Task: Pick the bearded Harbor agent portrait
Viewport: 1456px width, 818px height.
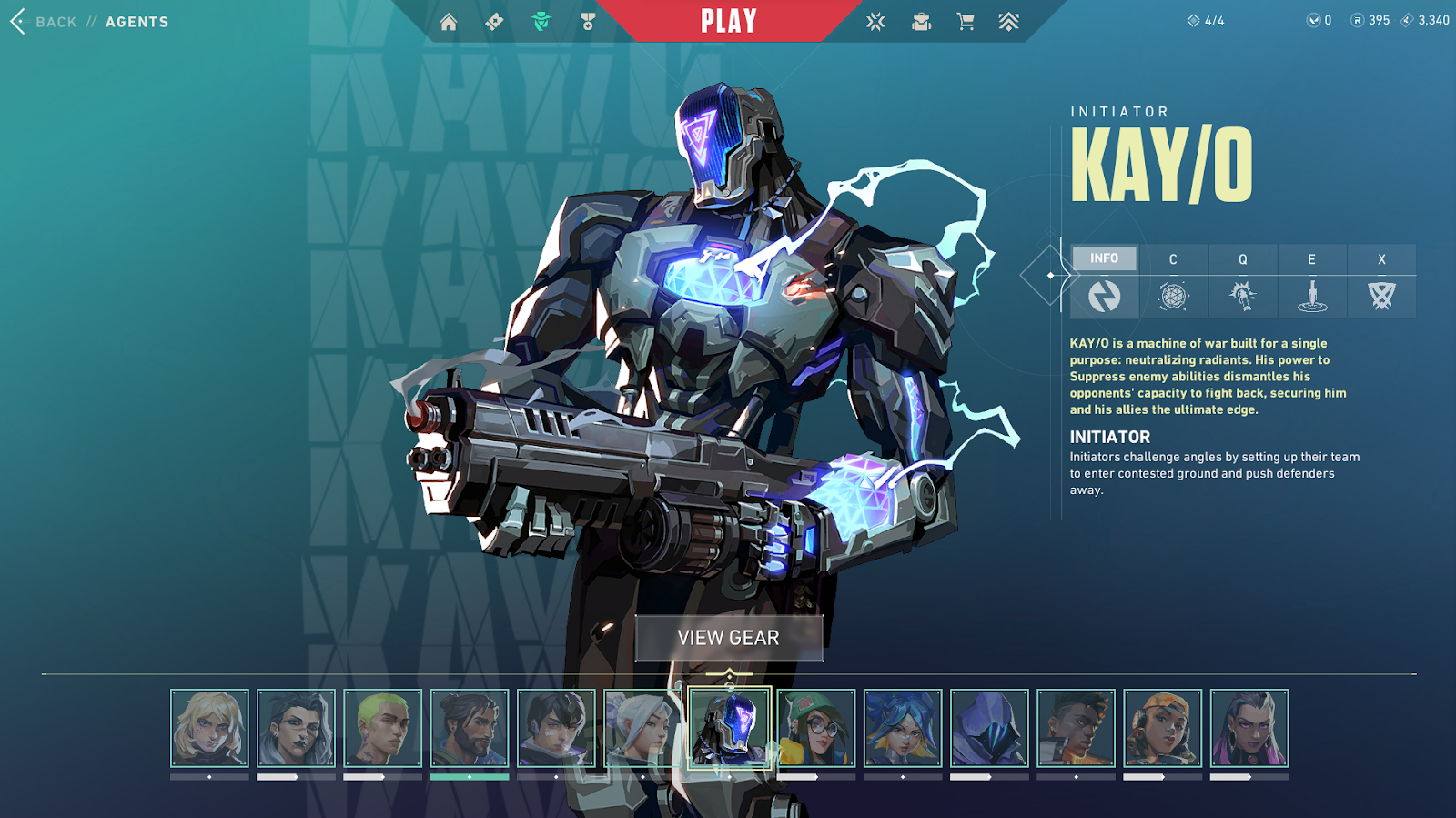Action: (x=470, y=728)
